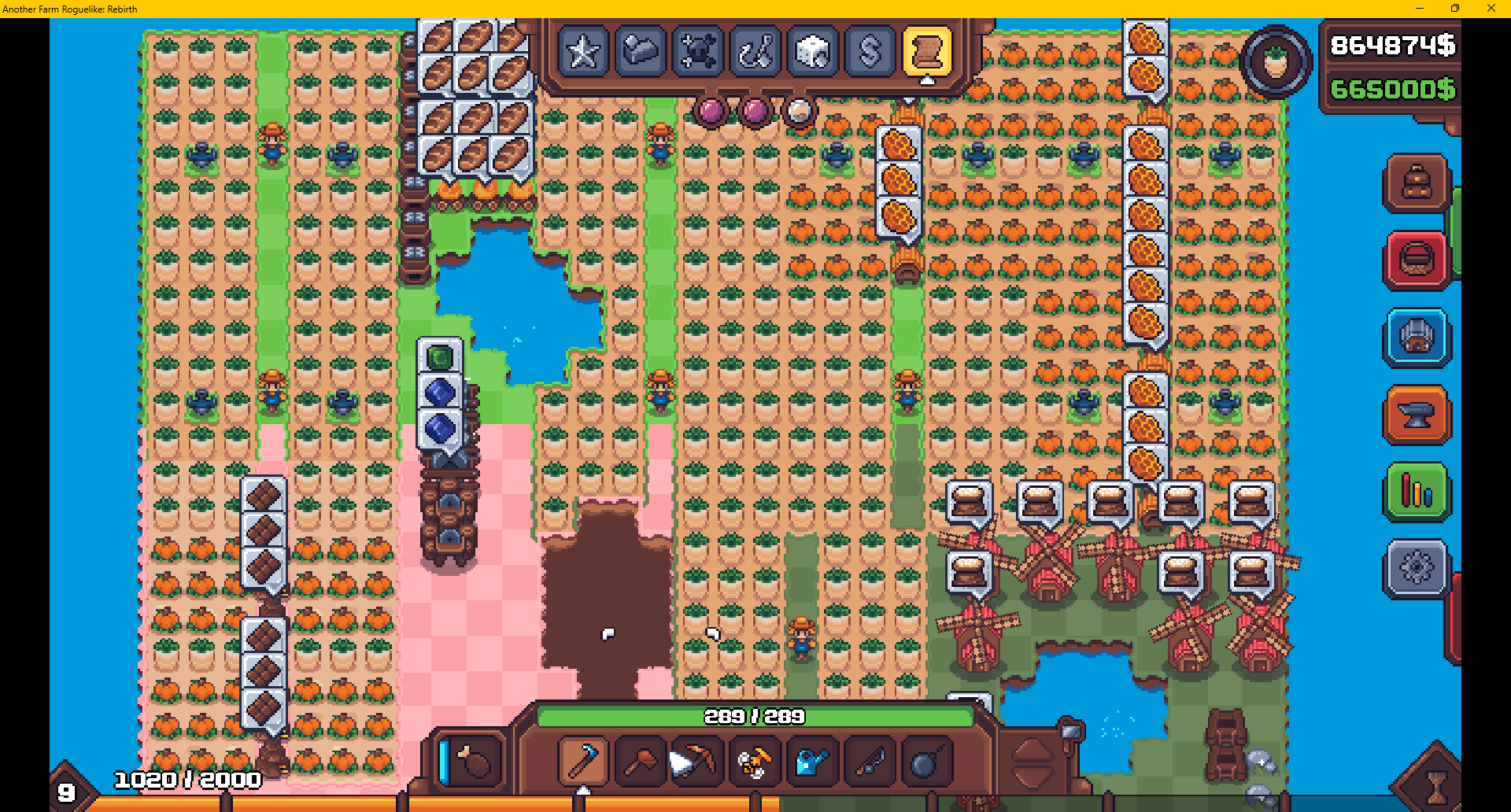Open the brown backpack inventory button

point(1417,183)
